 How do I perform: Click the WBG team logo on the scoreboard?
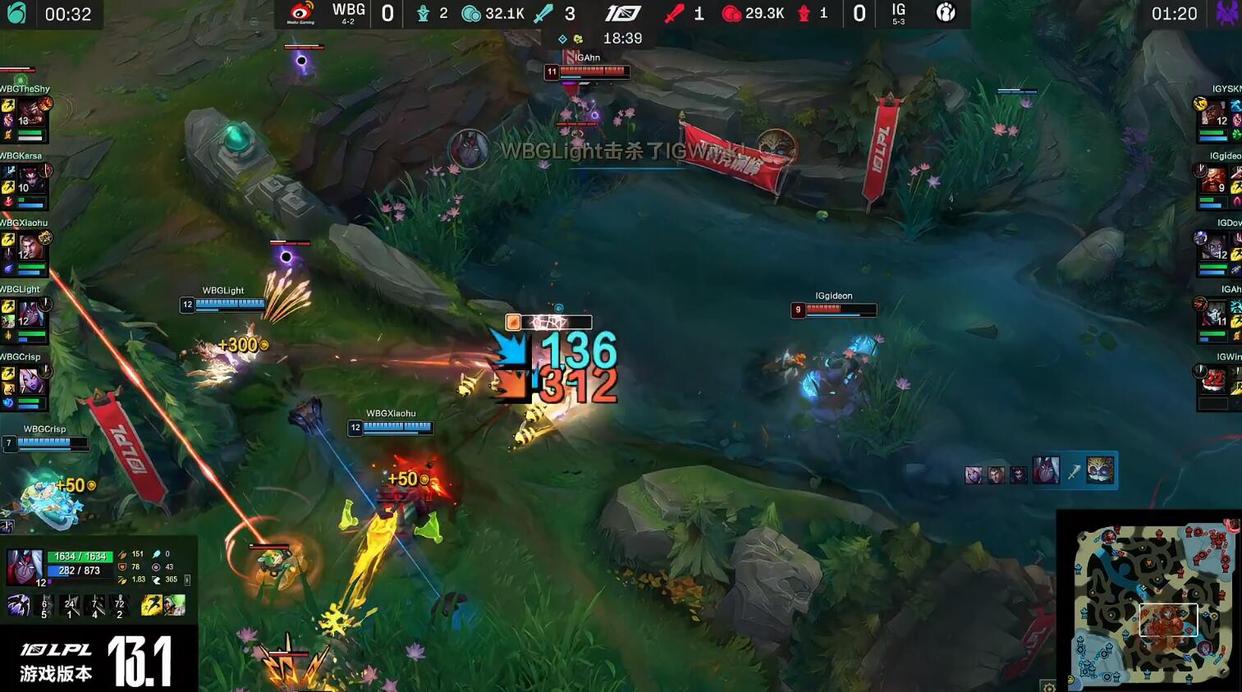301,13
